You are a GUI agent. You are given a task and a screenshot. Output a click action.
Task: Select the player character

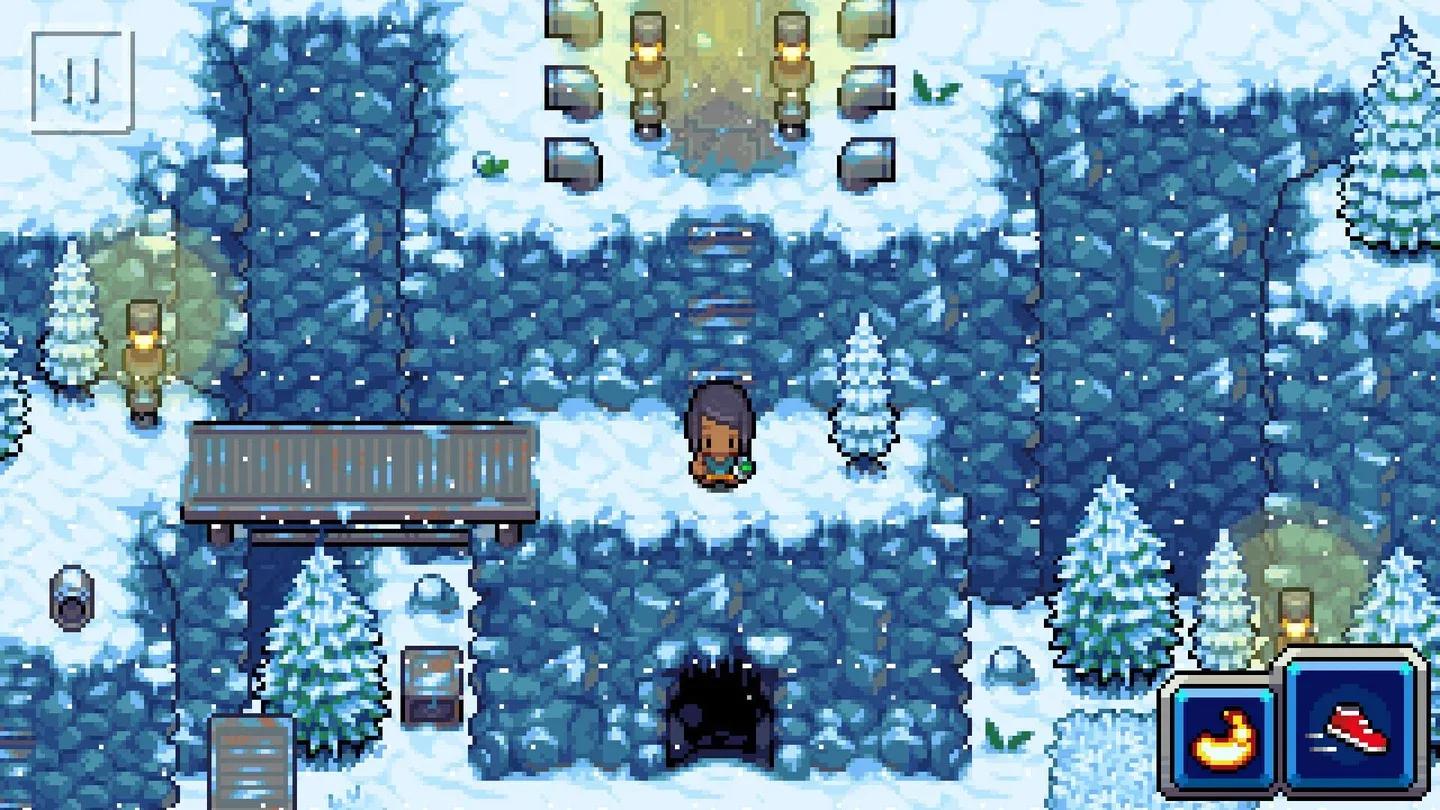[720, 435]
